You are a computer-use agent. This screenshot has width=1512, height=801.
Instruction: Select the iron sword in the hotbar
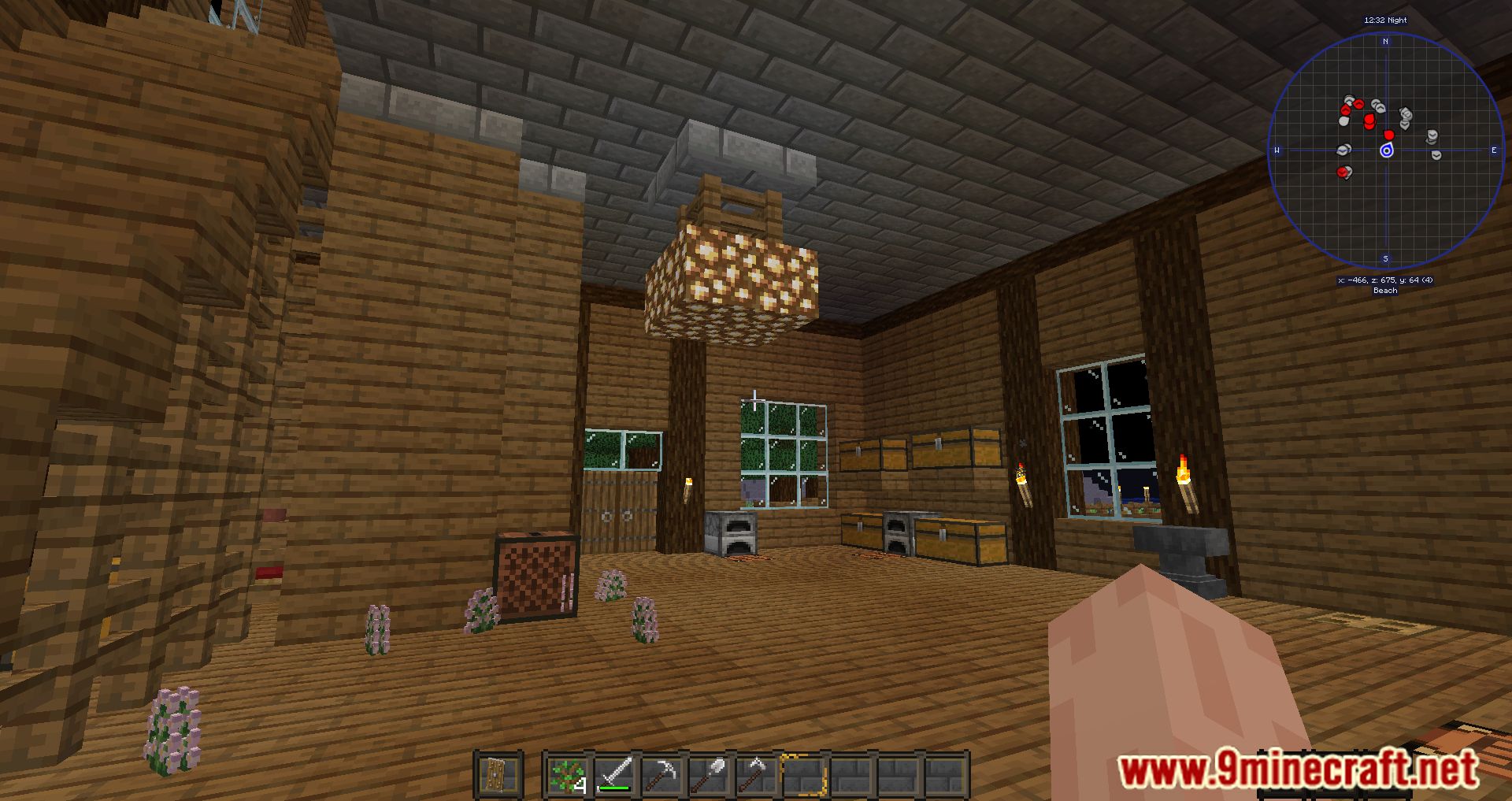point(614,775)
